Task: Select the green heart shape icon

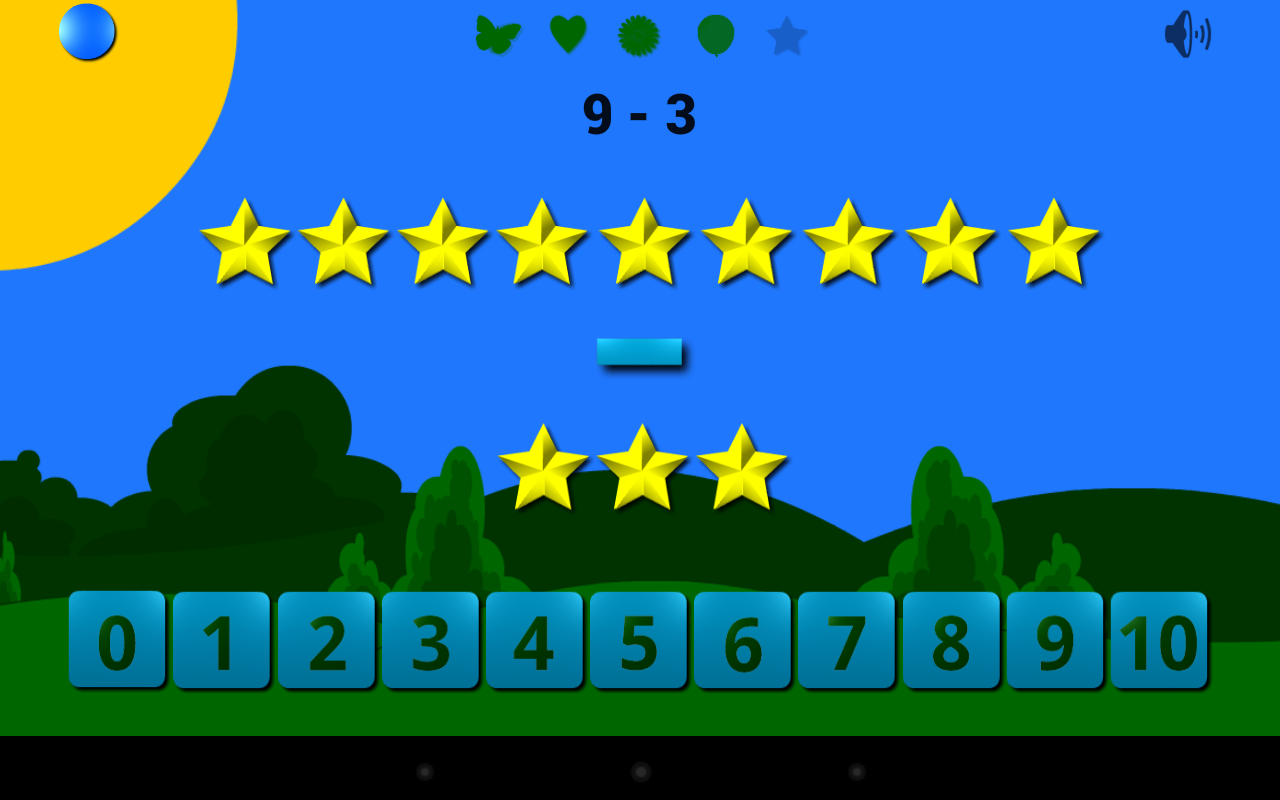Action: pos(566,33)
